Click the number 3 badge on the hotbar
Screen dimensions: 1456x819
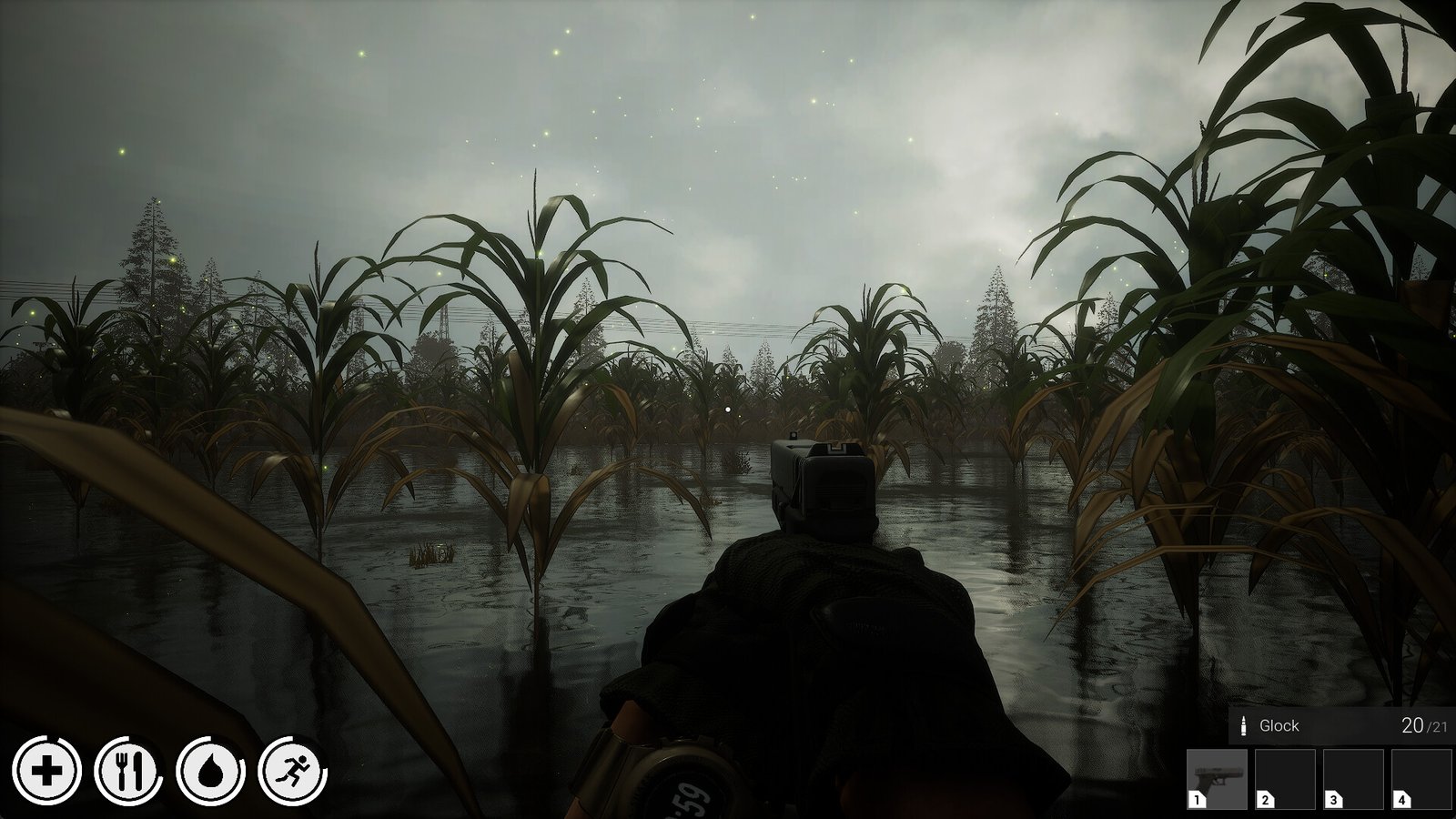[x=1333, y=801]
